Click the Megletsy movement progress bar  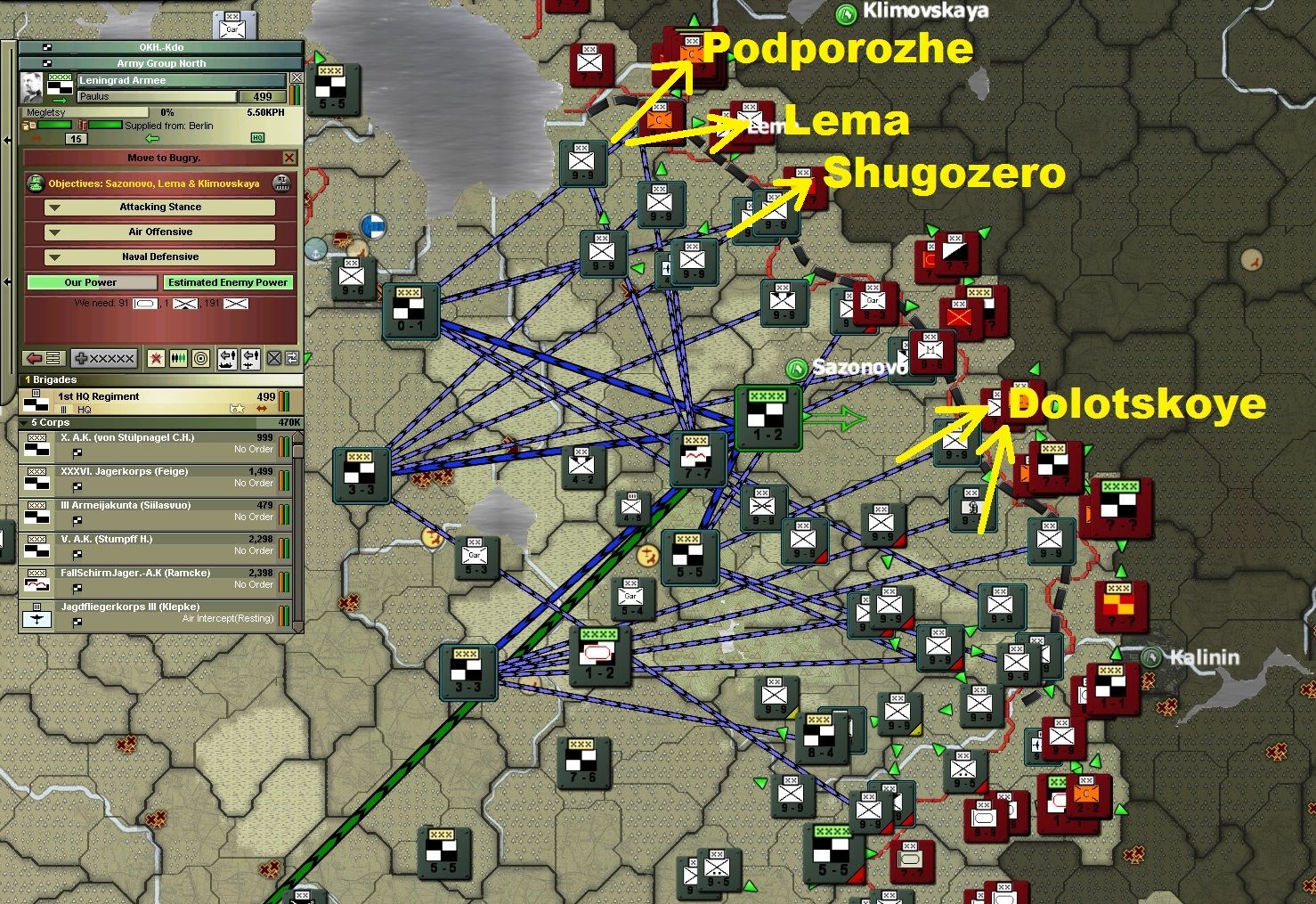click(x=85, y=112)
